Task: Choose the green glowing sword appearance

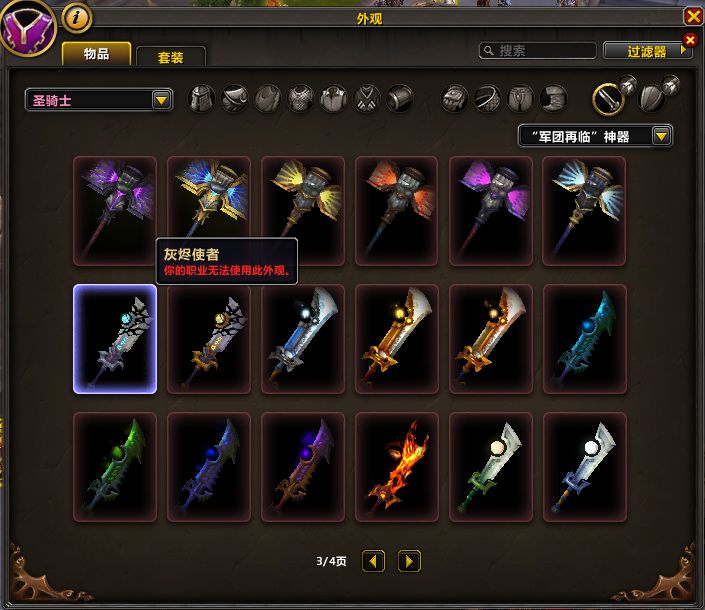Action: tap(115, 467)
